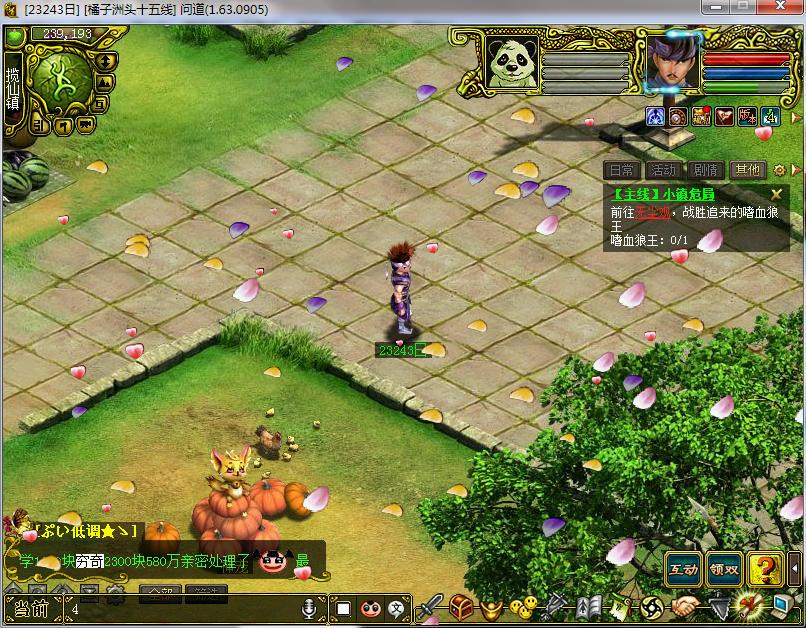This screenshot has height=628, width=806.
Task: Open quest tracker gear settings
Action: click(780, 170)
